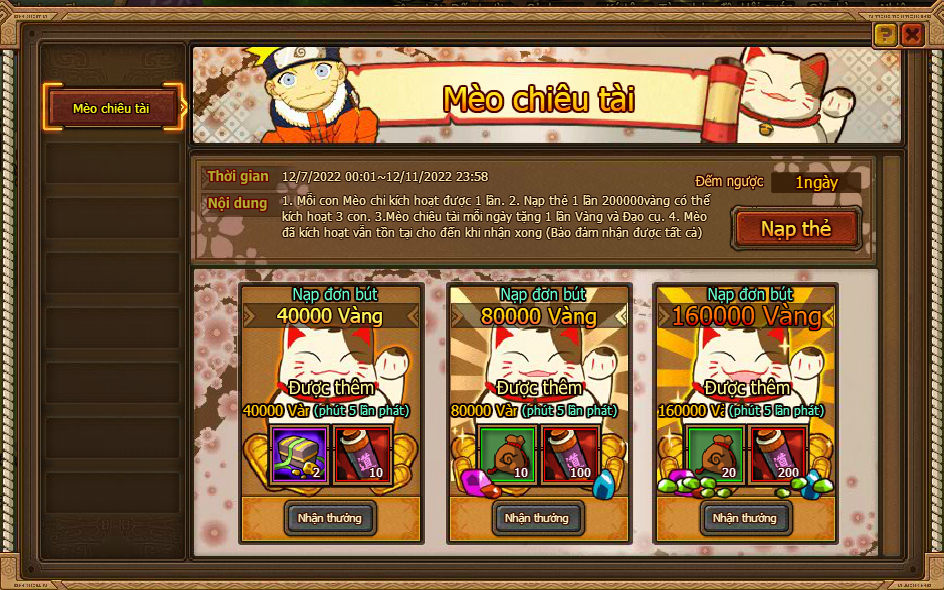This screenshot has height=590, width=944.
Task: Select the Mèo chiêu tài tab
Action: [x=112, y=108]
